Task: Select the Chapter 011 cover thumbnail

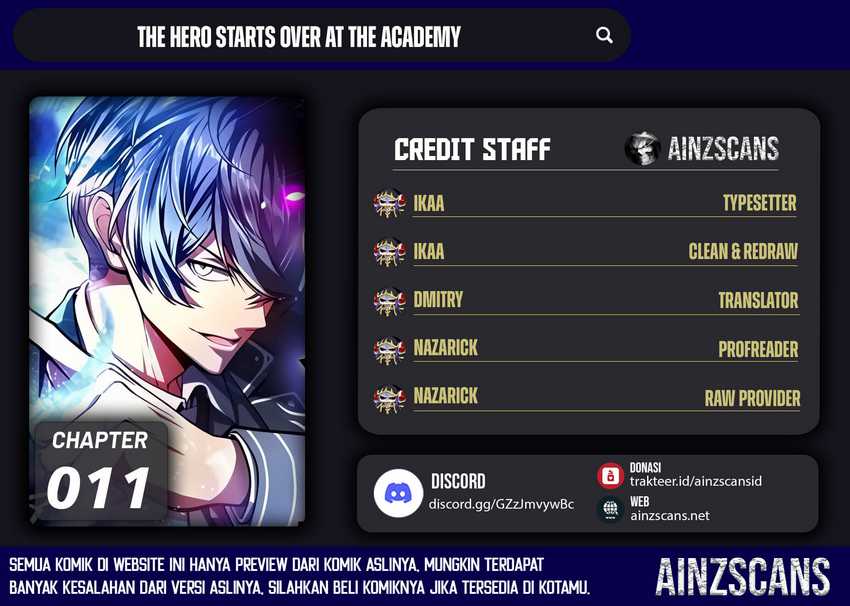Action: [167, 311]
